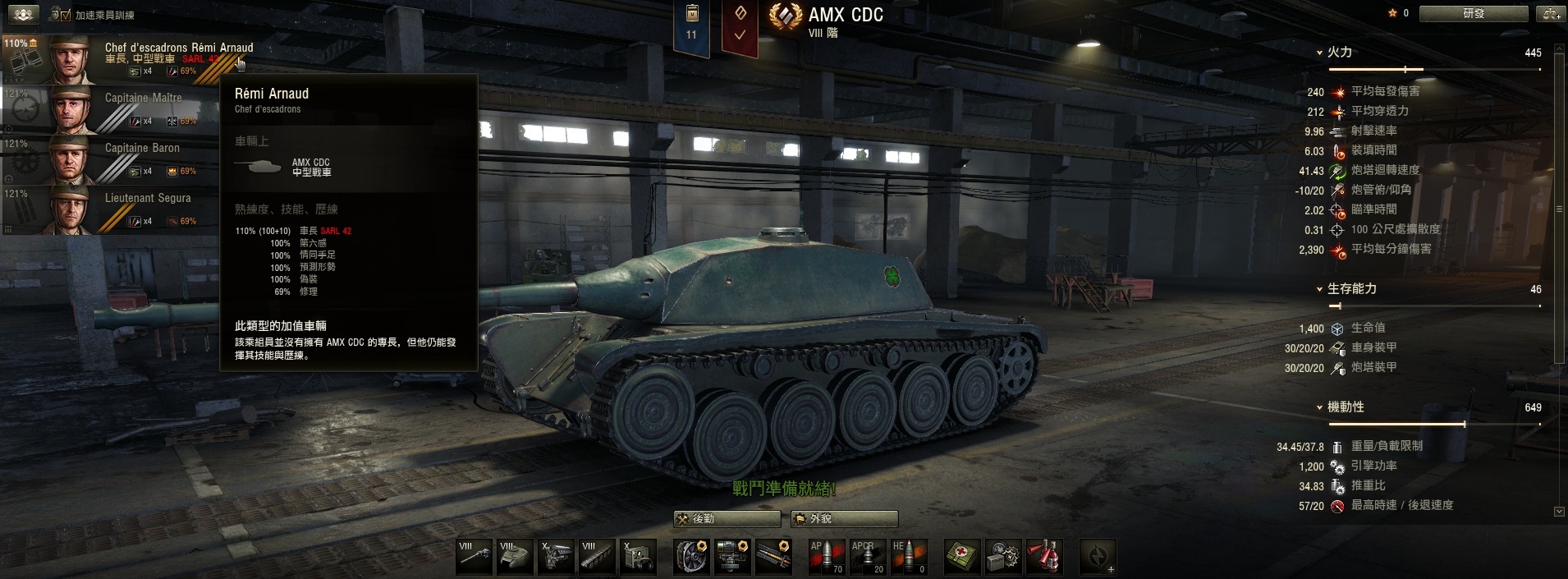
Task: Select the AP shell slot
Action: tap(827, 556)
